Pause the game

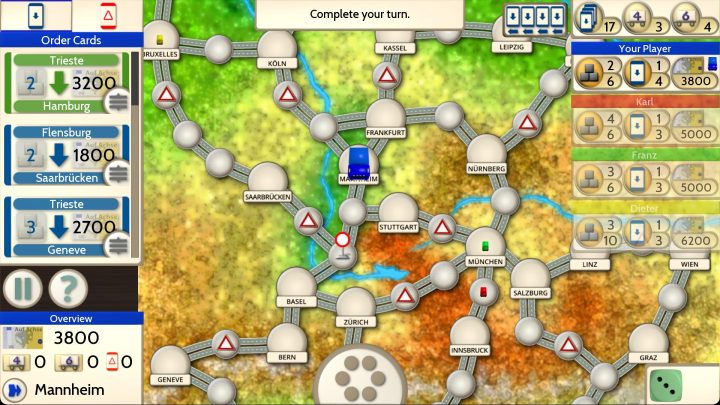(x=22, y=289)
